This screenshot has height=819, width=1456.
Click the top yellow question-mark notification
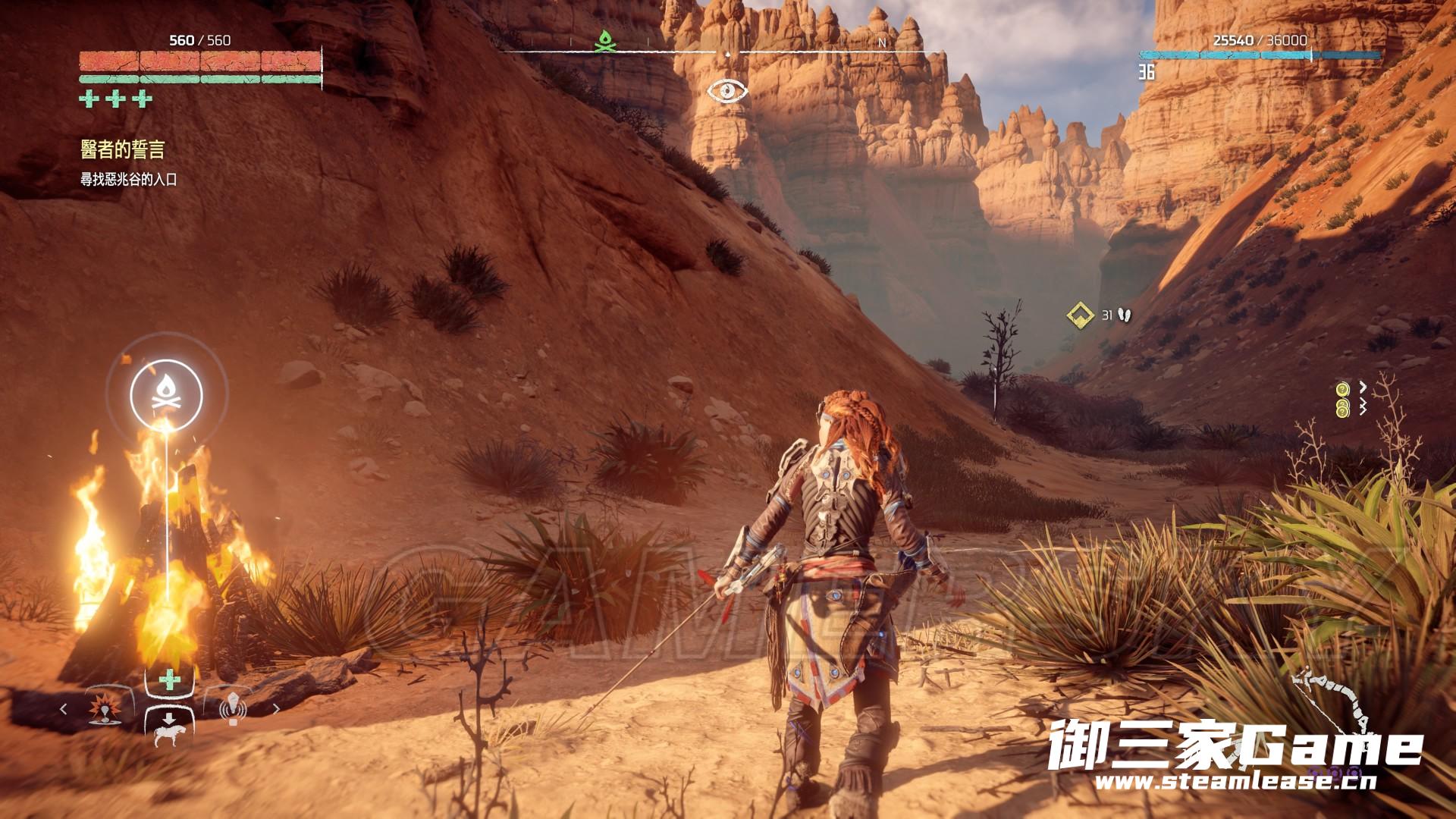pyautogui.click(x=1342, y=390)
